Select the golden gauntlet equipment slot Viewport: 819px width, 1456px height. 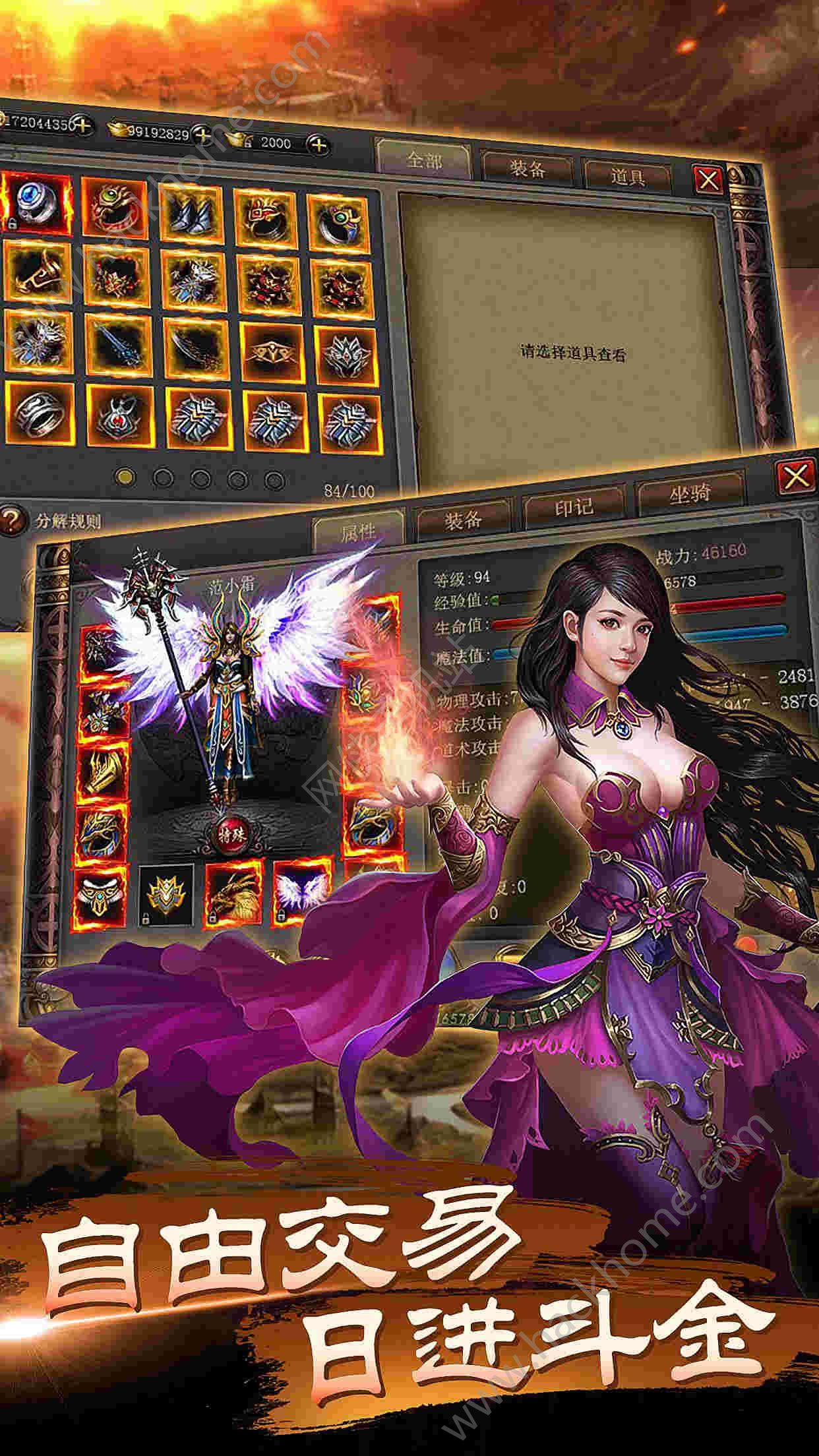(104, 770)
